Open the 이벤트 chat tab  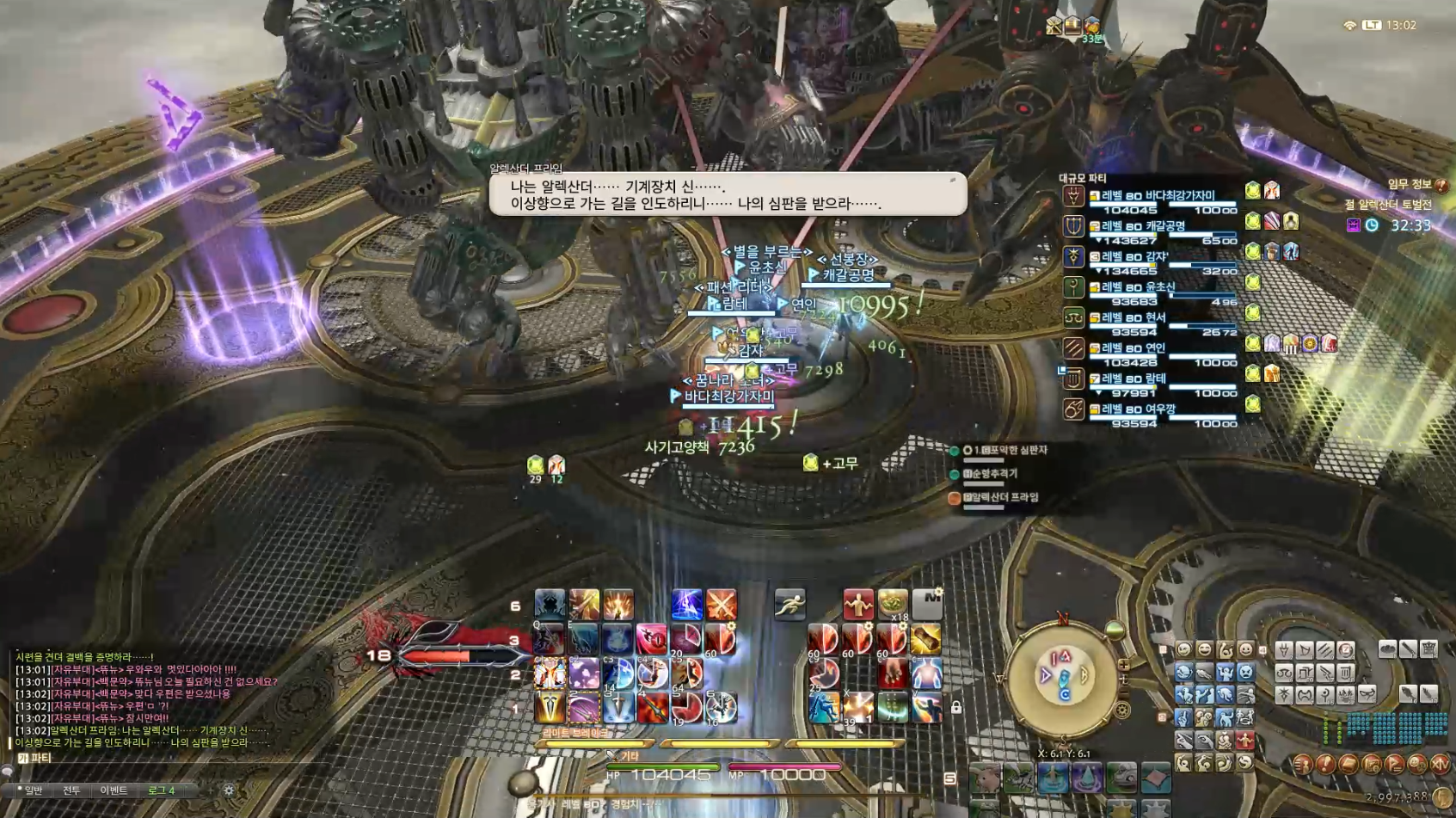point(114,790)
